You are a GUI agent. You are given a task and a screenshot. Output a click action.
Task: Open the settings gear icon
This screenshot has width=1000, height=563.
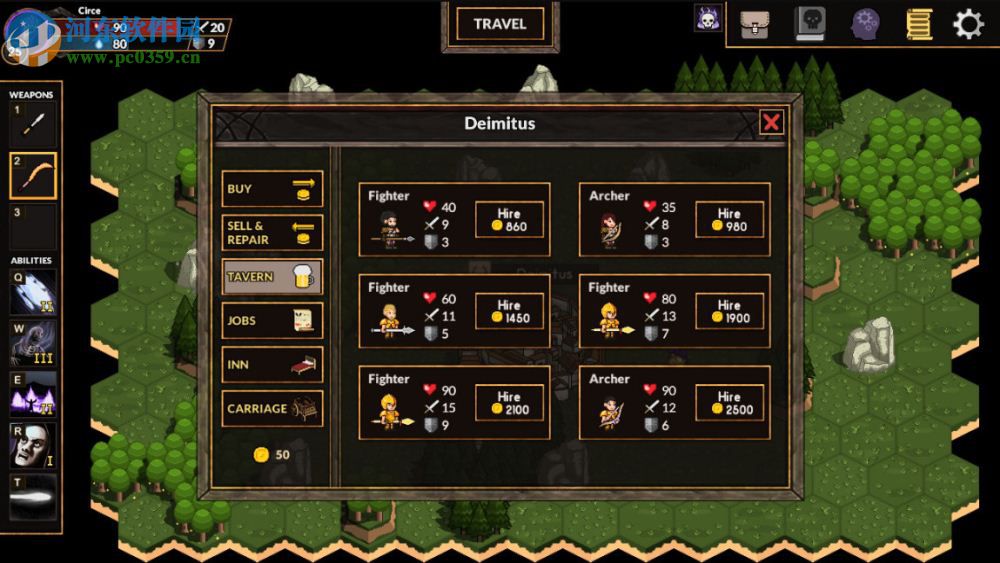(x=968, y=24)
